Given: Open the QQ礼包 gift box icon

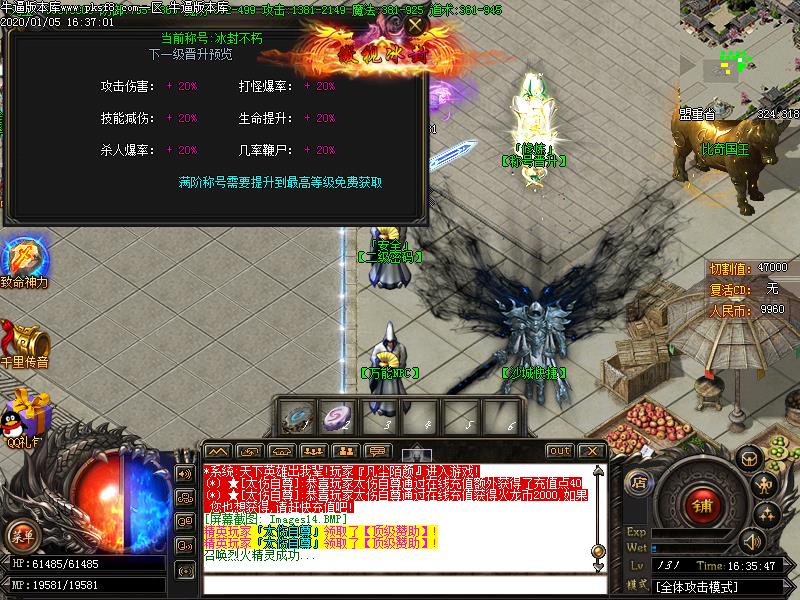Looking at the screenshot, I should tap(26, 414).
